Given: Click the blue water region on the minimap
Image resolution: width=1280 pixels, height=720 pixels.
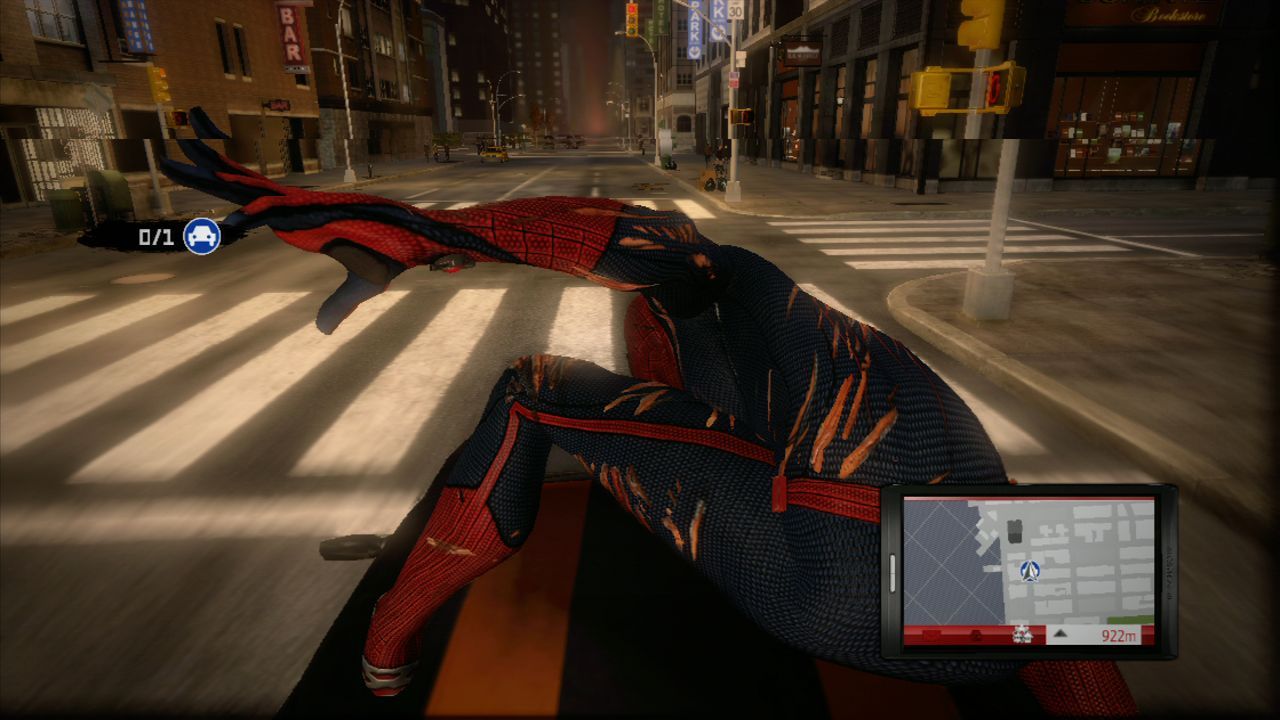Looking at the screenshot, I should pos(940,560).
